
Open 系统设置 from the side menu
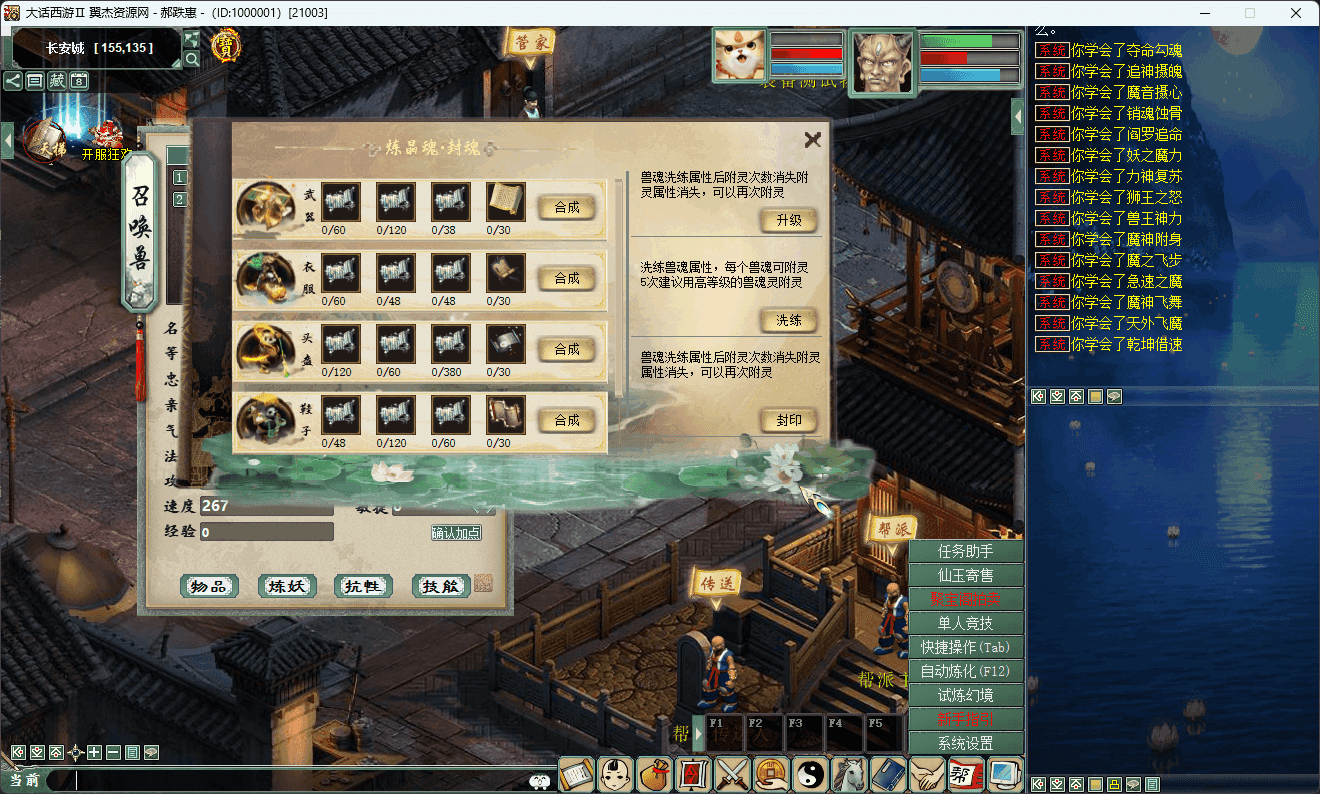click(x=966, y=743)
